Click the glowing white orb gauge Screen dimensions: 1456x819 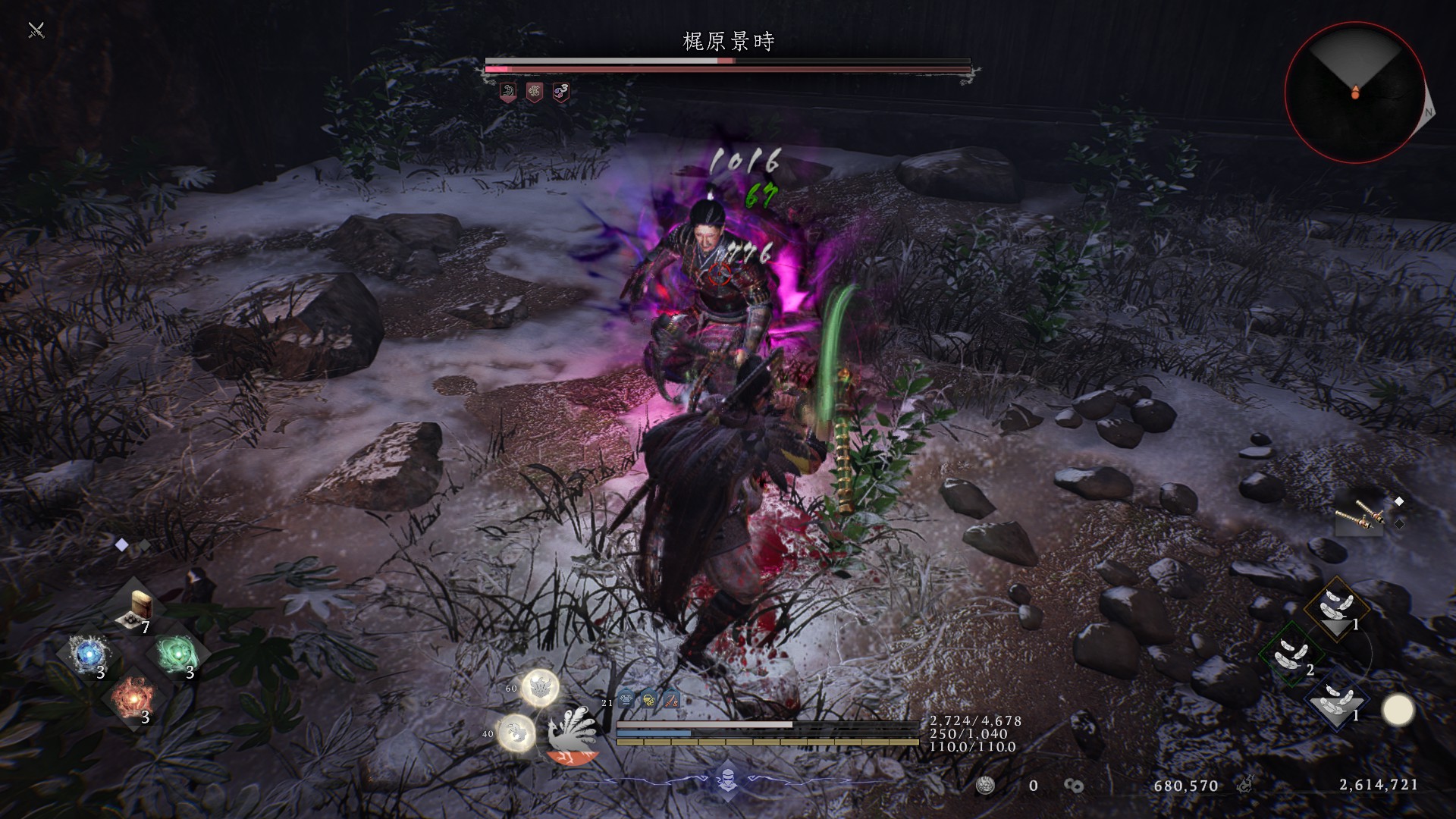[1398, 711]
